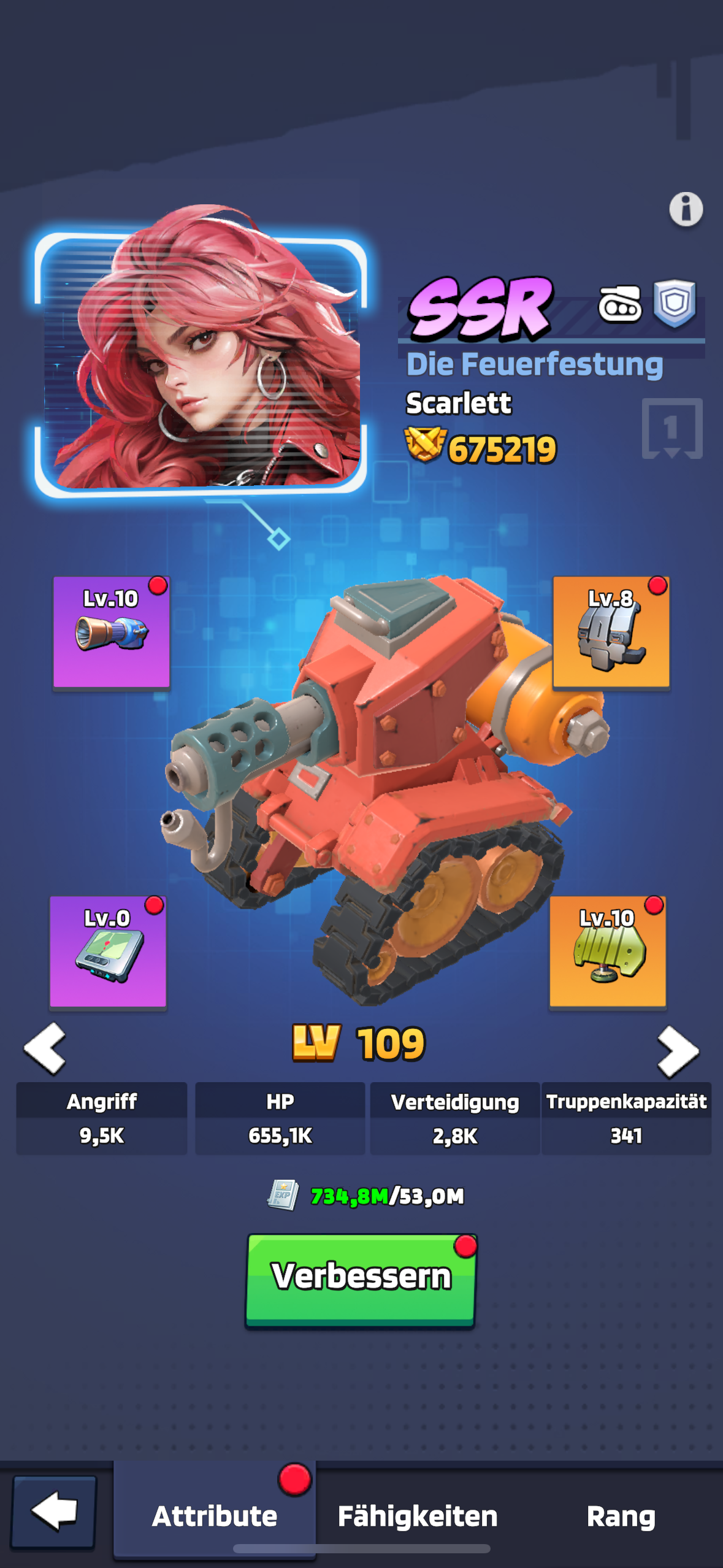
Task: Tap the green Verbessern button
Action: [x=361, y=1279]
